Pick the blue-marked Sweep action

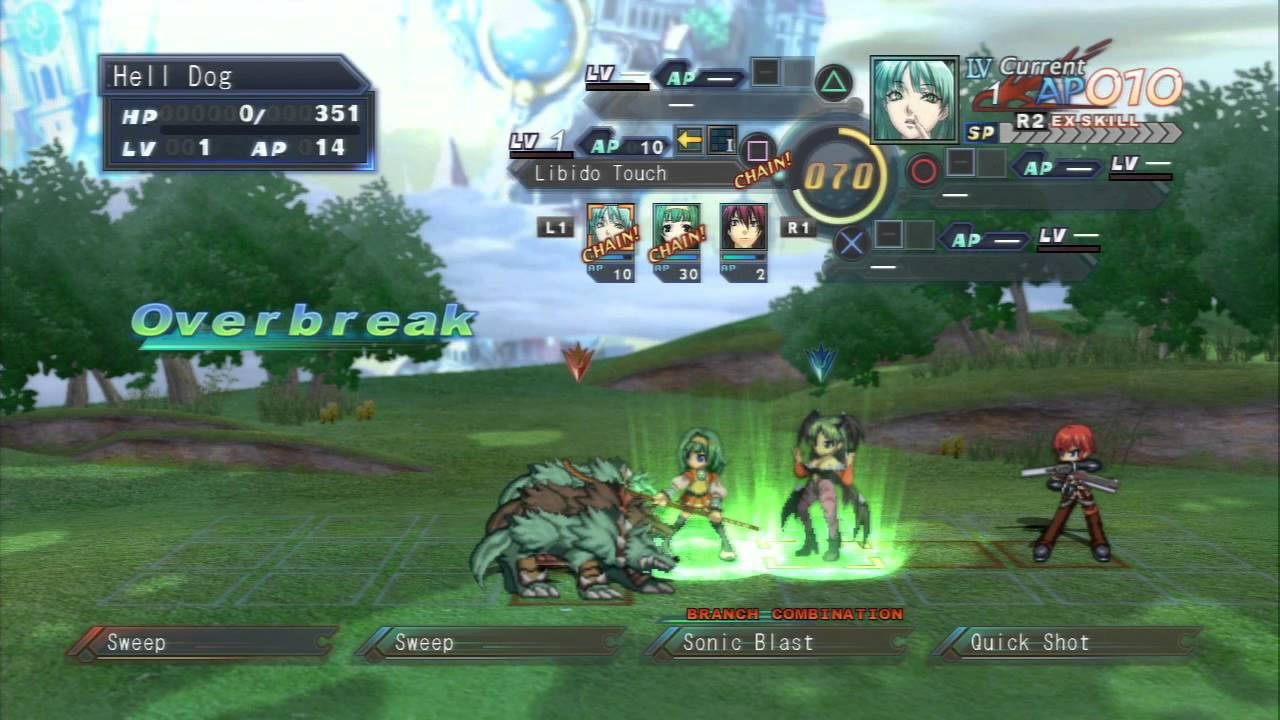(488, 643)
